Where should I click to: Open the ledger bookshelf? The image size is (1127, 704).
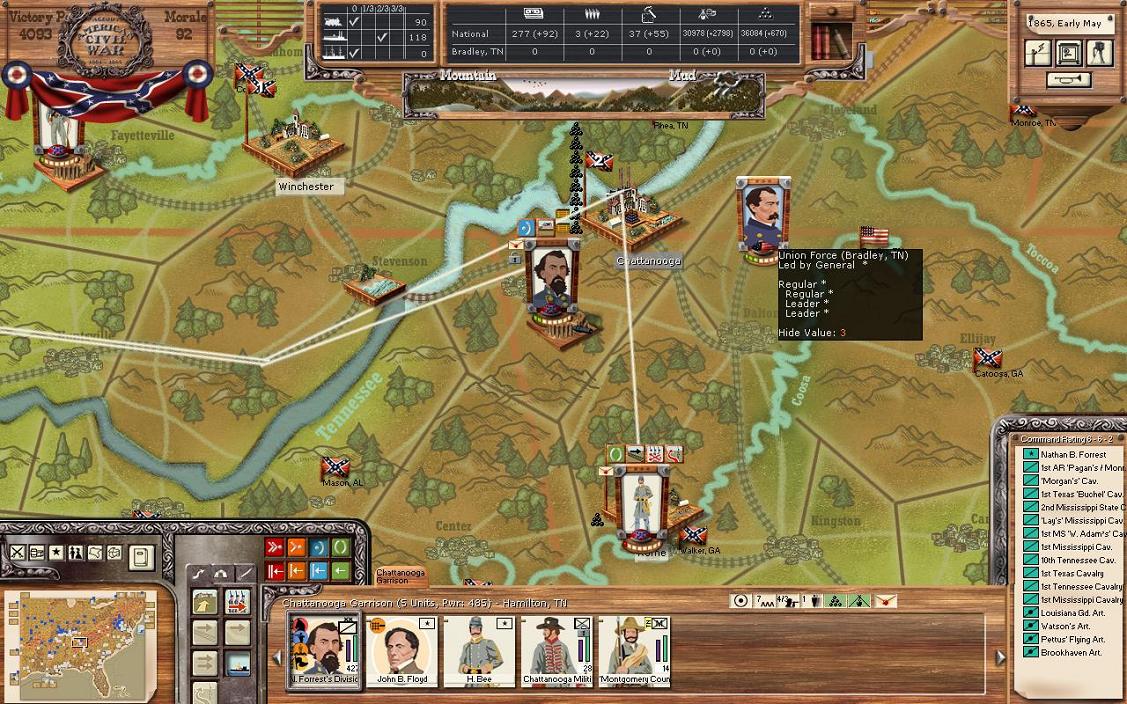[829, 42]
